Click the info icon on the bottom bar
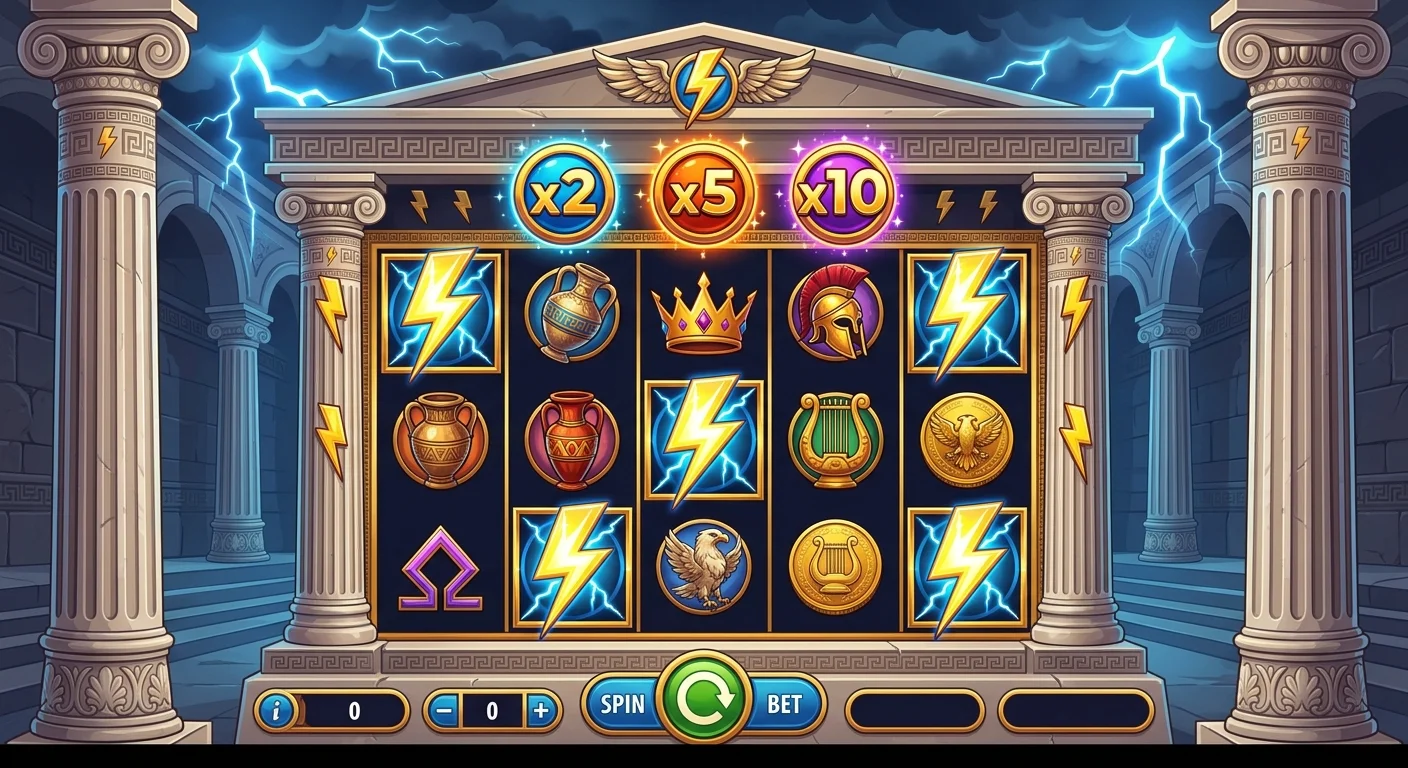1408x768 pixels. [280, 711]
